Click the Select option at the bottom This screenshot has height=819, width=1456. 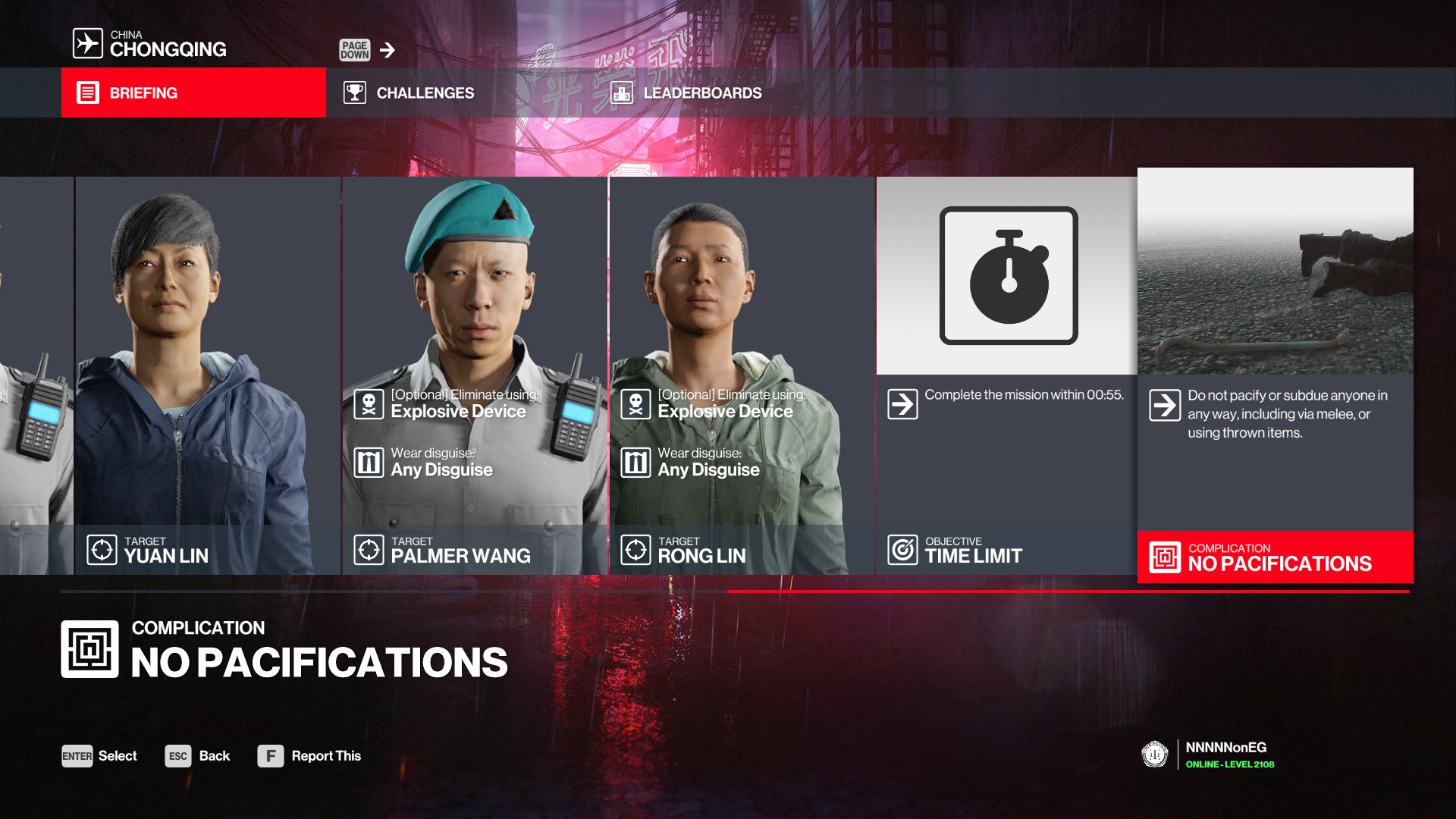[99, 756]
